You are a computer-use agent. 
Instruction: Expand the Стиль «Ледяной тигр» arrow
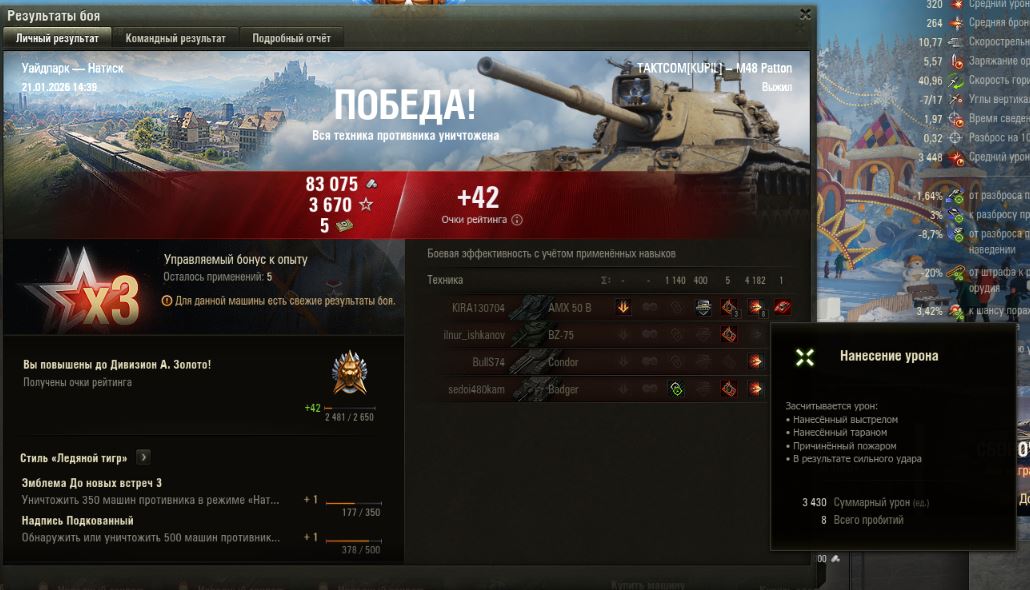pyautogui.click(x=143, y=457)
